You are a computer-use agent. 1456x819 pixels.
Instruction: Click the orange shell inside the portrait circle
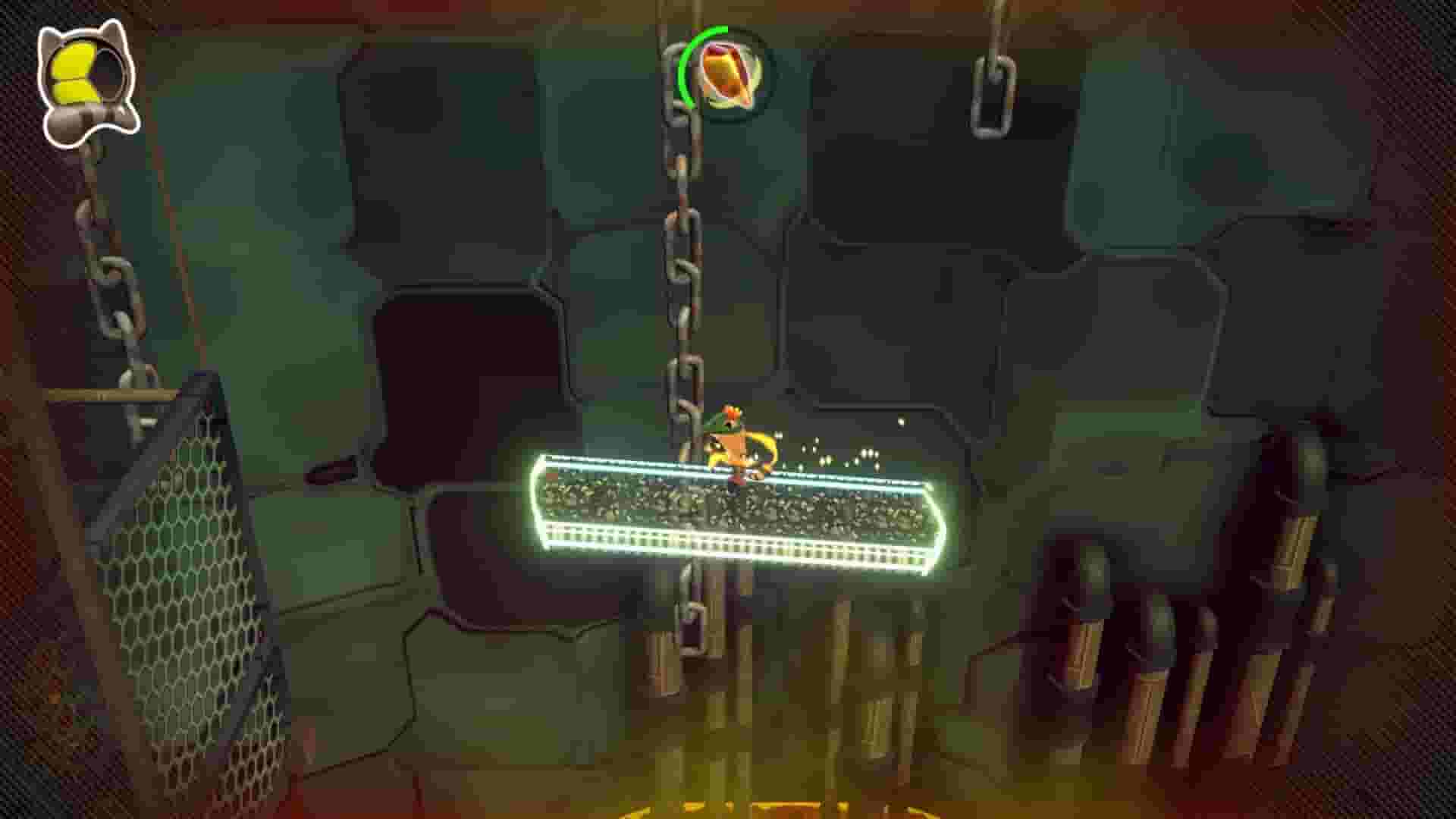pyautogui.click(x=726, y=74)
